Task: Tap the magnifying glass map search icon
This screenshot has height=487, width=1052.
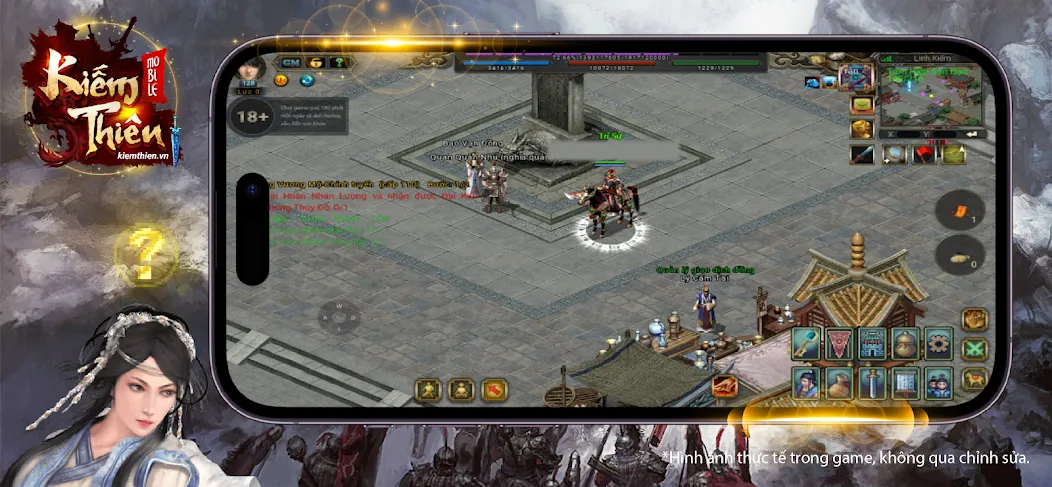Action: pyautogui.click(x=893, y=154)
